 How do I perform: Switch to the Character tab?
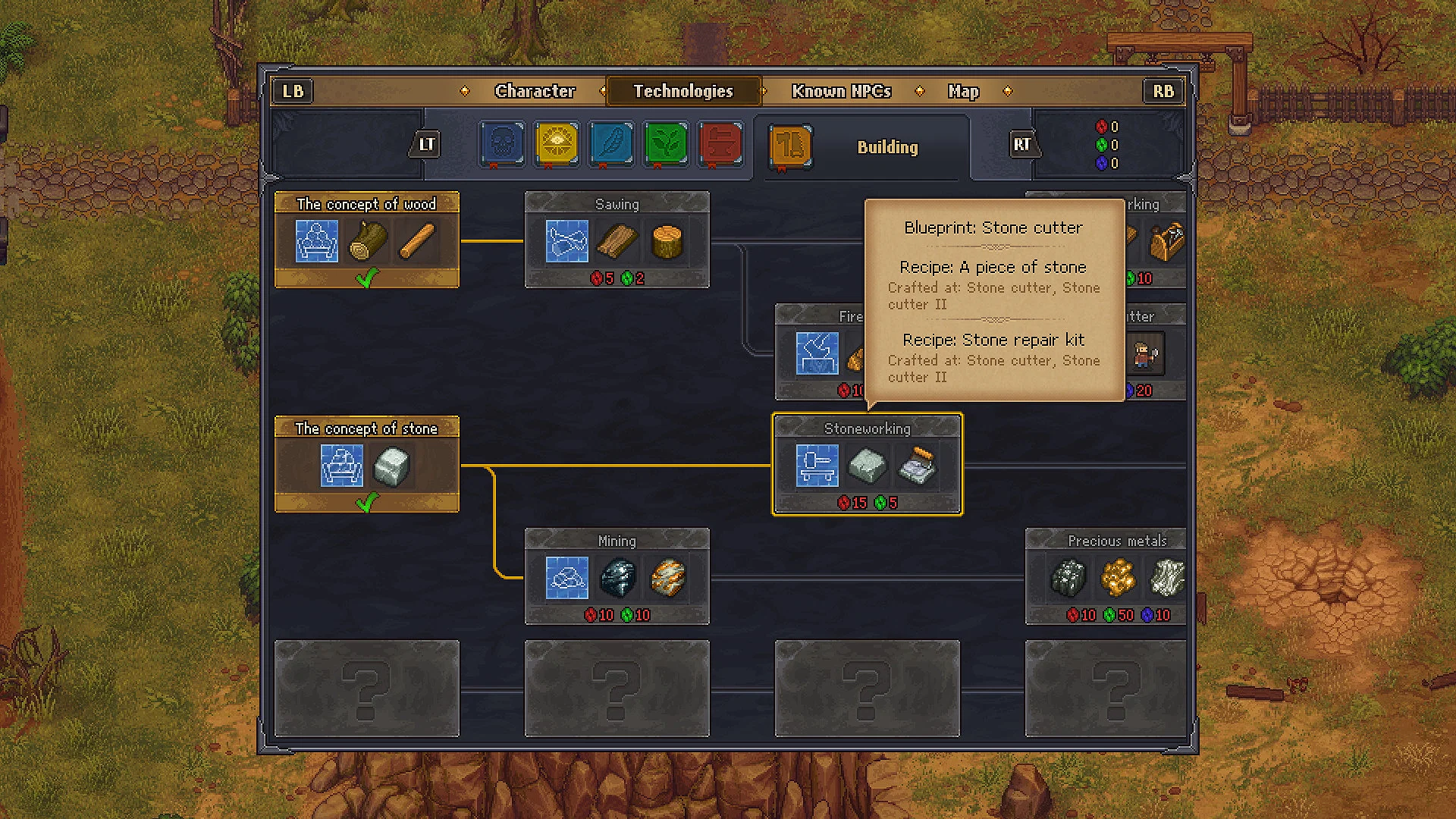[x=535, y=90]
